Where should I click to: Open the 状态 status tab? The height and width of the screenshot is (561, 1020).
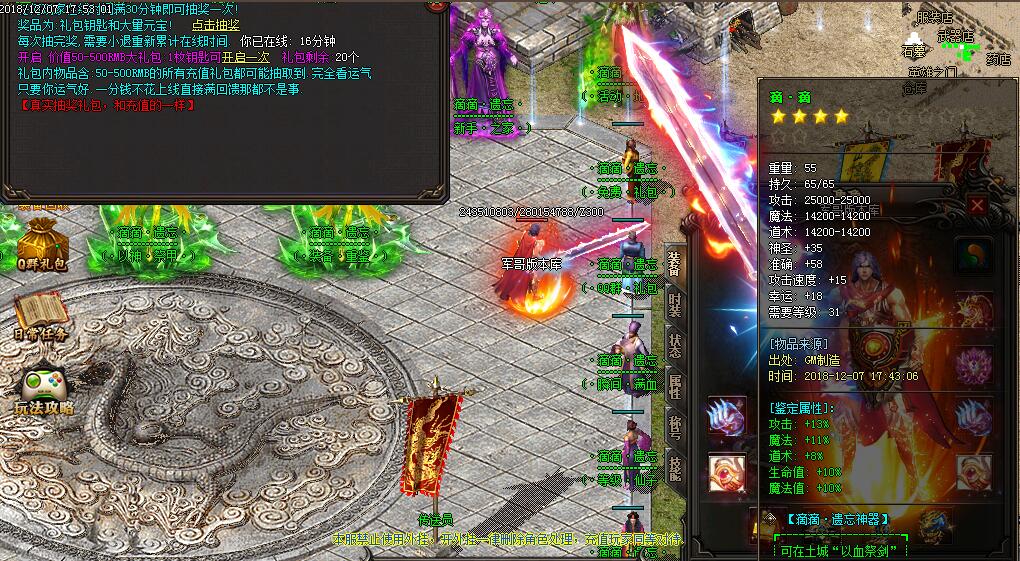point(676,345)
